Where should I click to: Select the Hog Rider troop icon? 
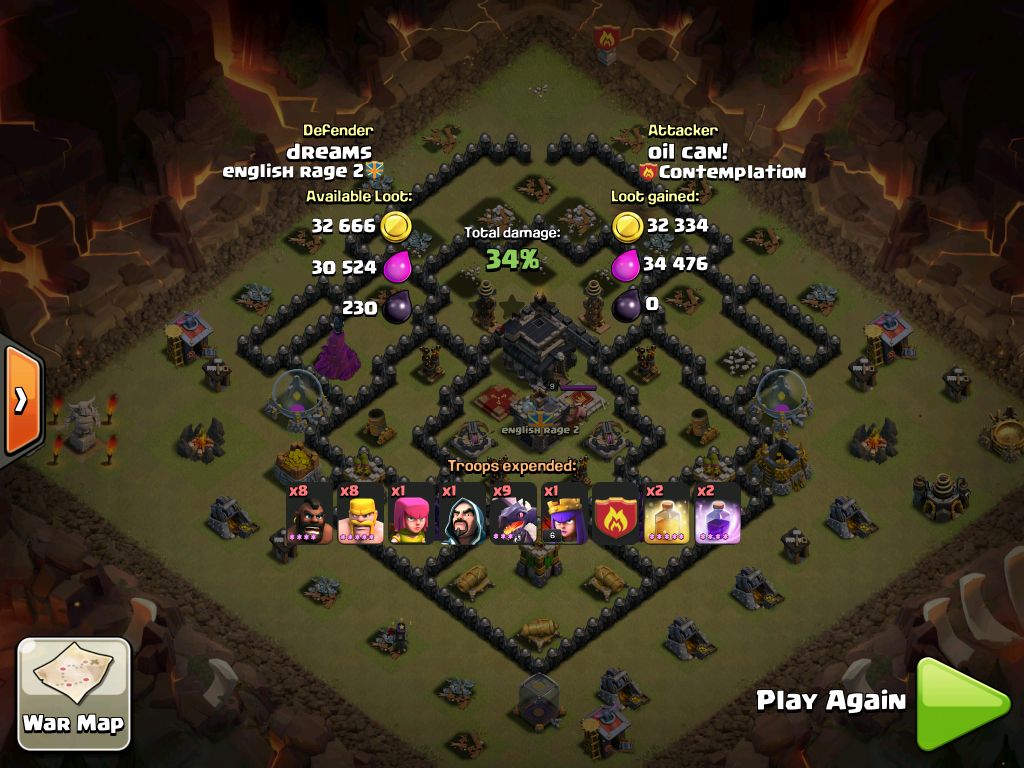pyautogui.click(x=309, y=514)
